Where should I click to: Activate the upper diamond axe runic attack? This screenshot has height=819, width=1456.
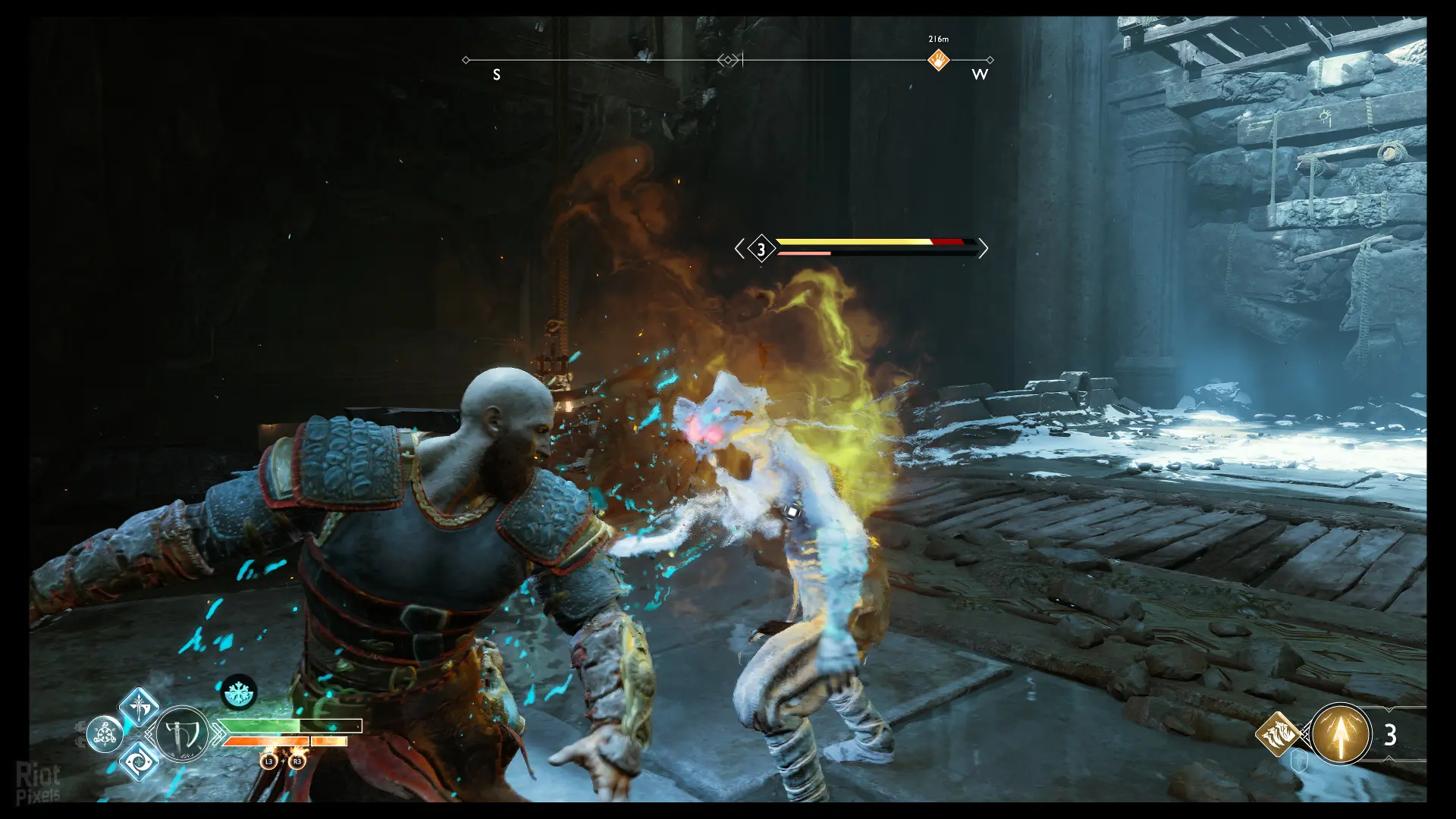tap(140, 708)
